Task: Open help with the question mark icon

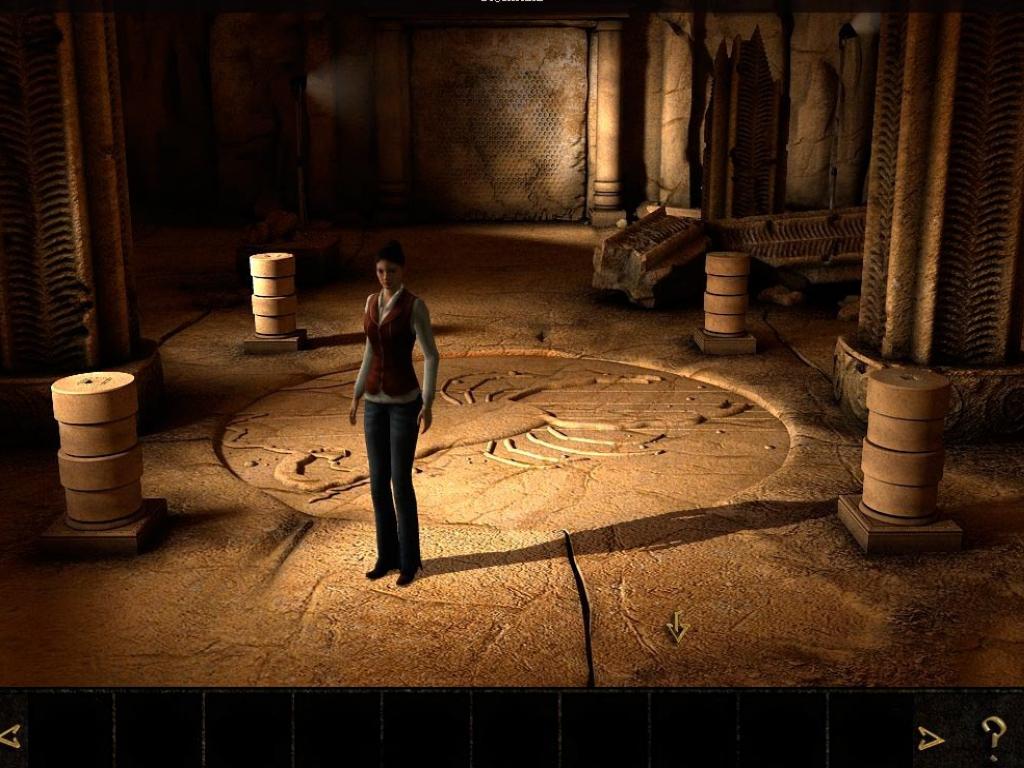Action: pyautogui.click(x=992, y=738)
